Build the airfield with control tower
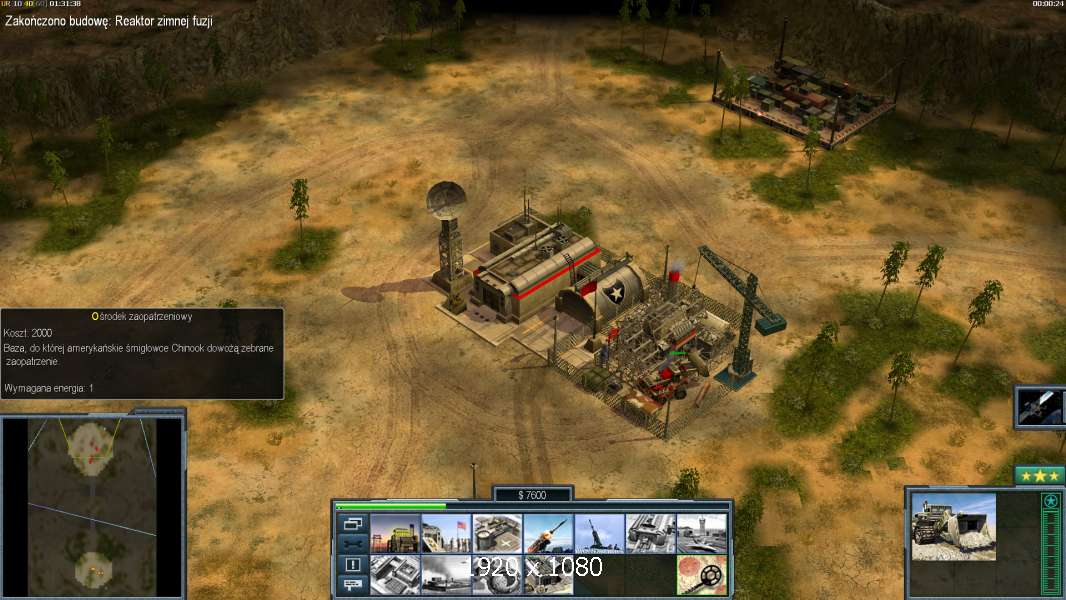Viewport: 1066px width, 600px height. (701, 534)
